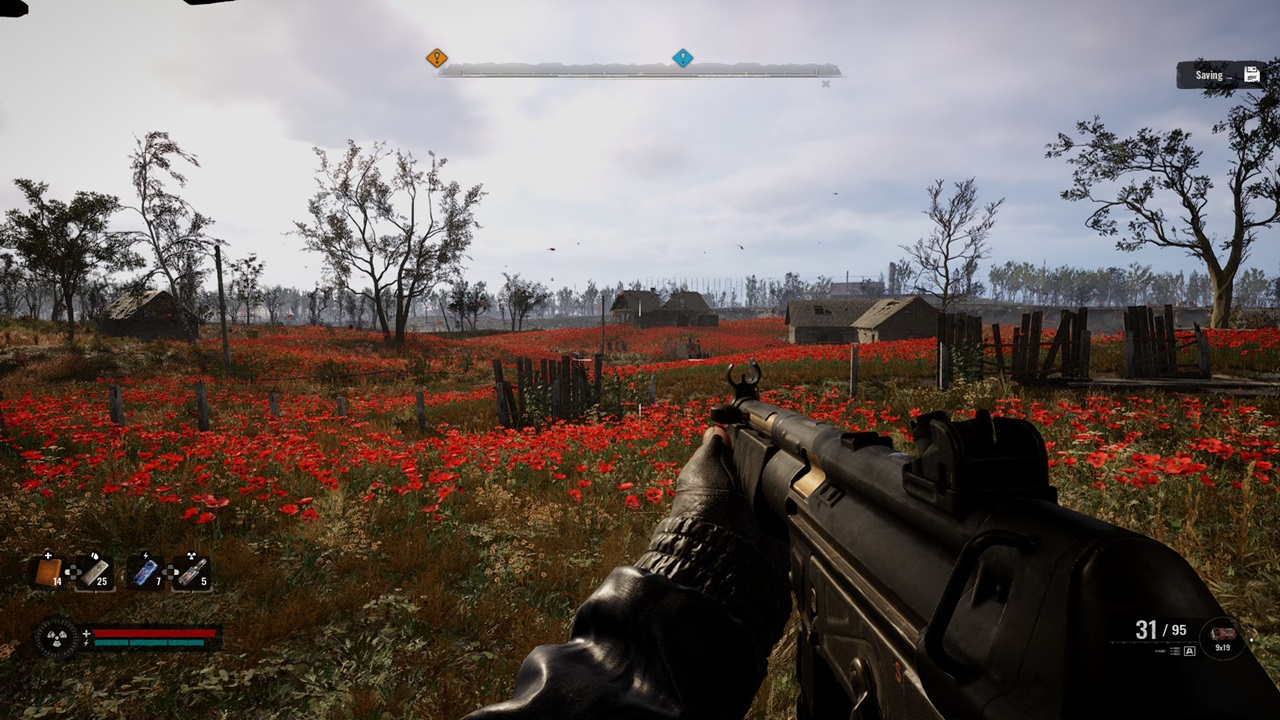Use the energy drink quick slot
The height and width of the screenshot is (720, 1280).
(143, 572)
